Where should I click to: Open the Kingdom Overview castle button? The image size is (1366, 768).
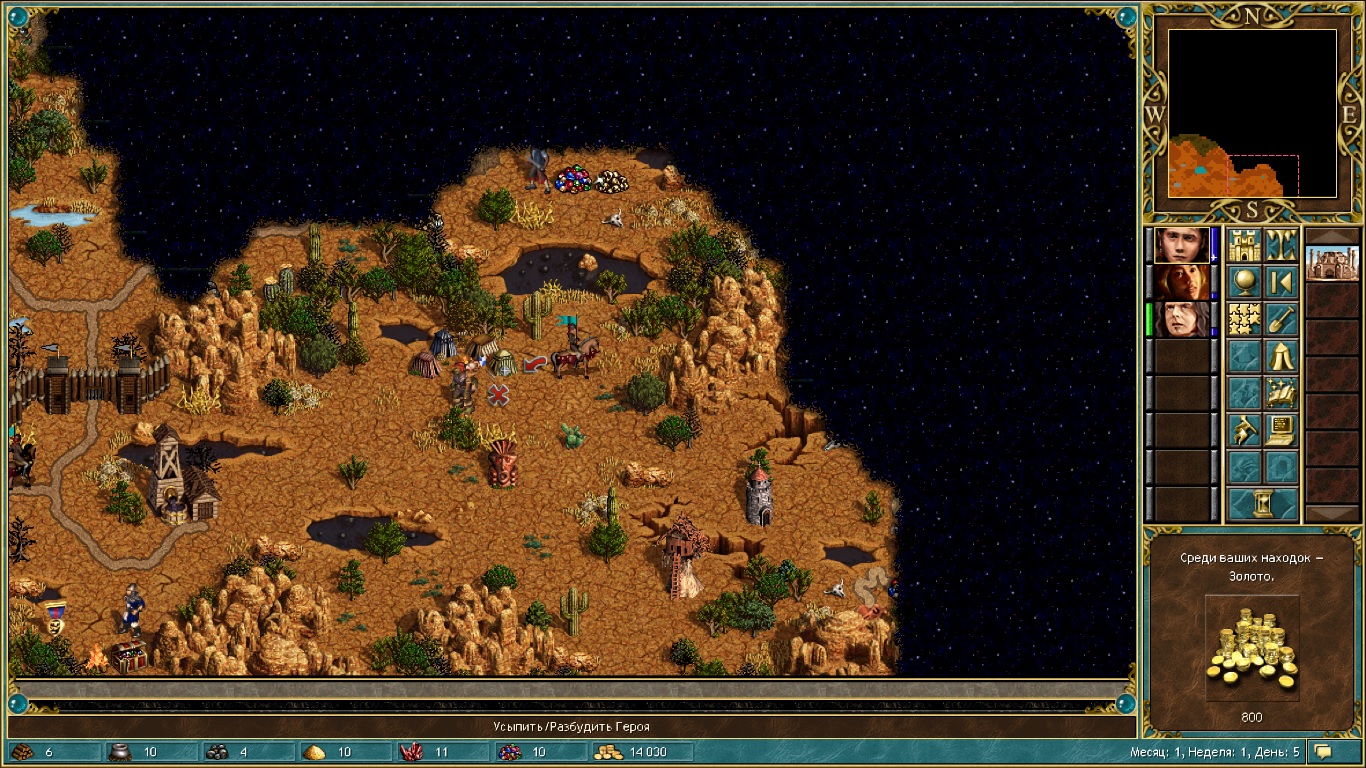(x=1244, y=245)
